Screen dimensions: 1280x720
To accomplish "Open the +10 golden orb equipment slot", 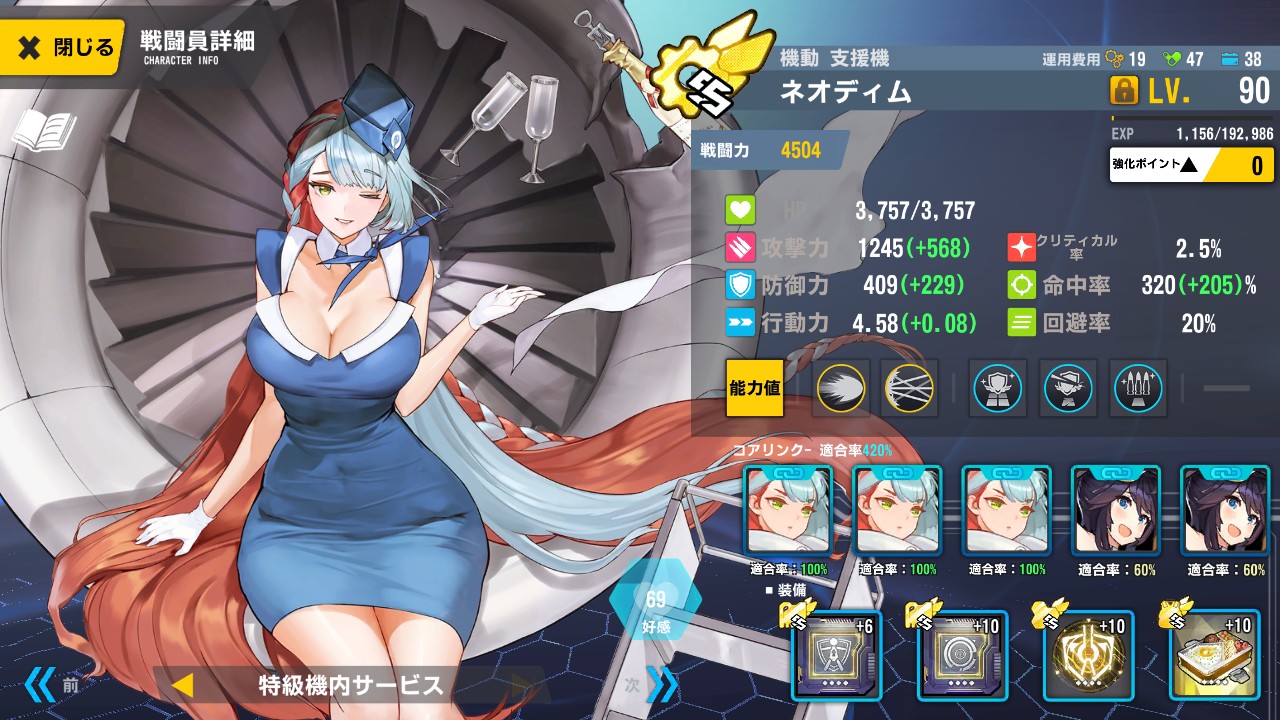I will pyautogui.click(x=1088, y=656).
